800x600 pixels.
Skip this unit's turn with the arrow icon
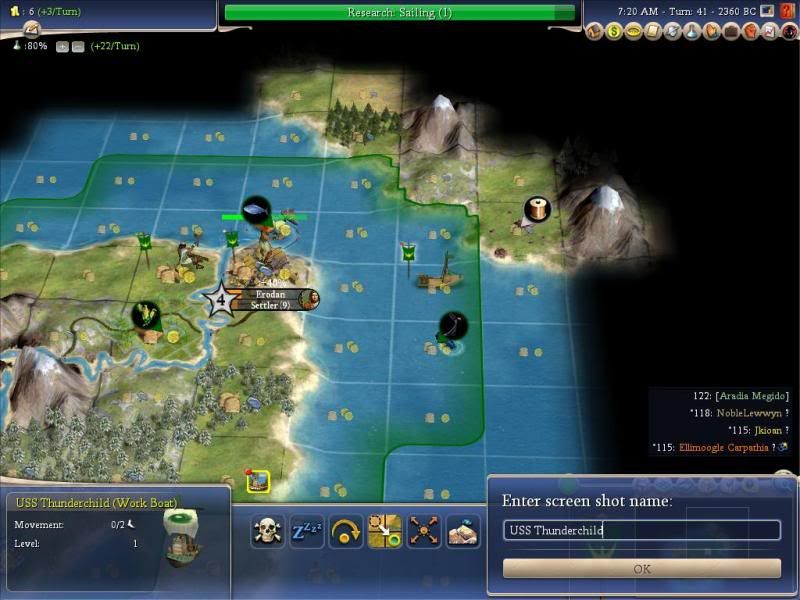point(345,531)
